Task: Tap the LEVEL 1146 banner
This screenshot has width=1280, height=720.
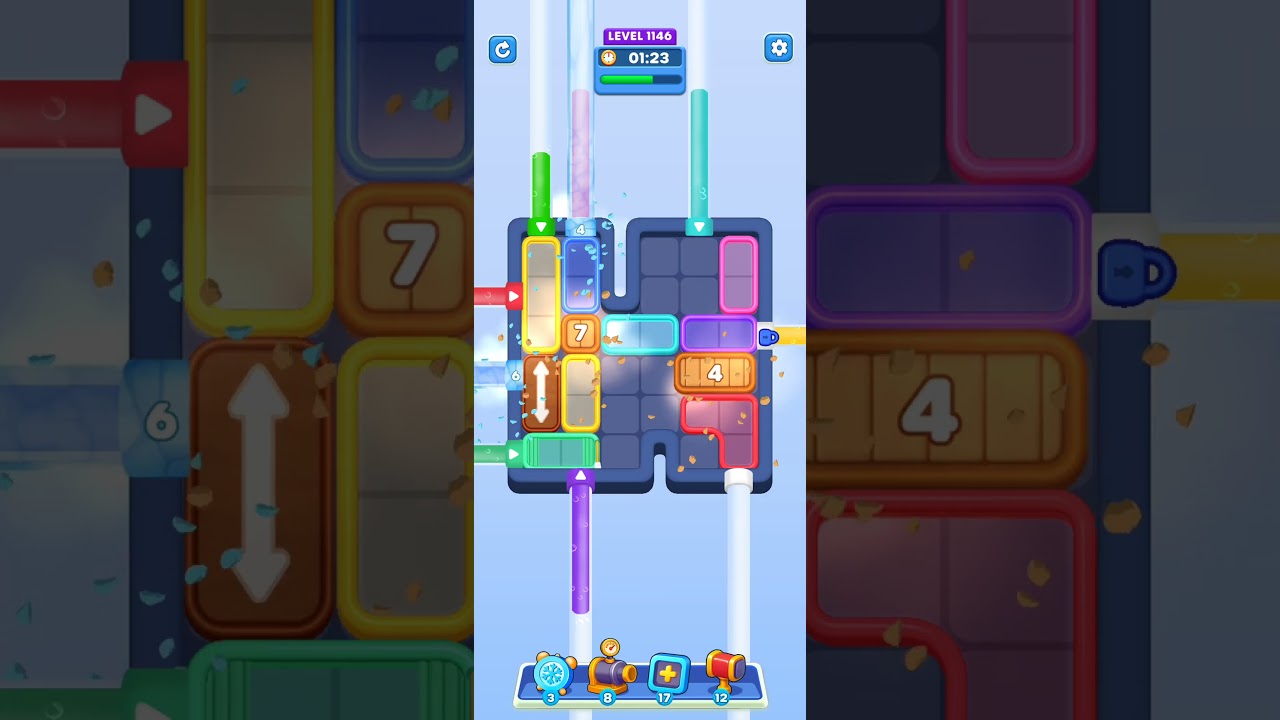Action: tap(640, 36)
